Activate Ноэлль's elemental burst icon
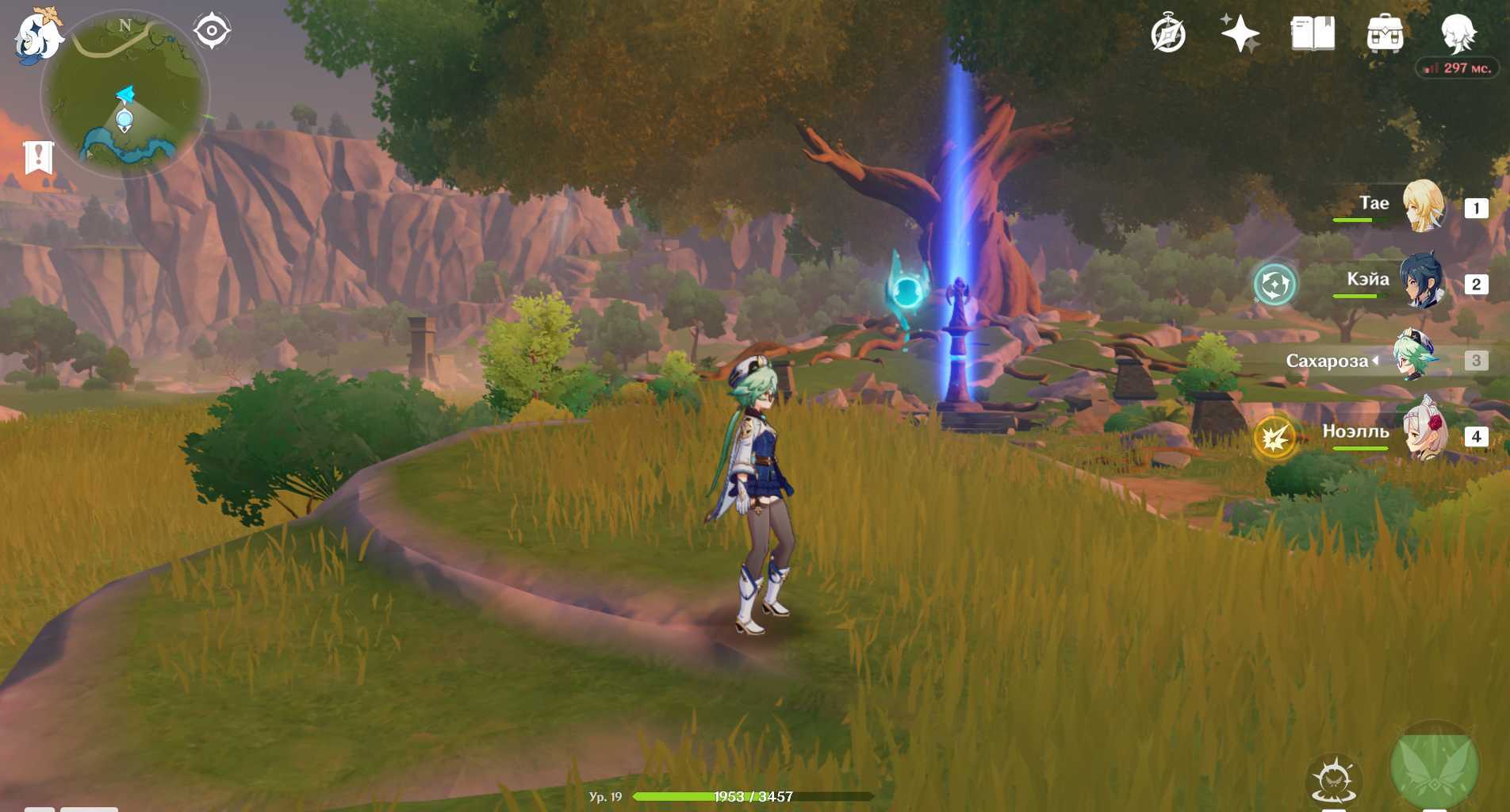The height and width of the screenshot is (812, 1510). click(1274, 437)
